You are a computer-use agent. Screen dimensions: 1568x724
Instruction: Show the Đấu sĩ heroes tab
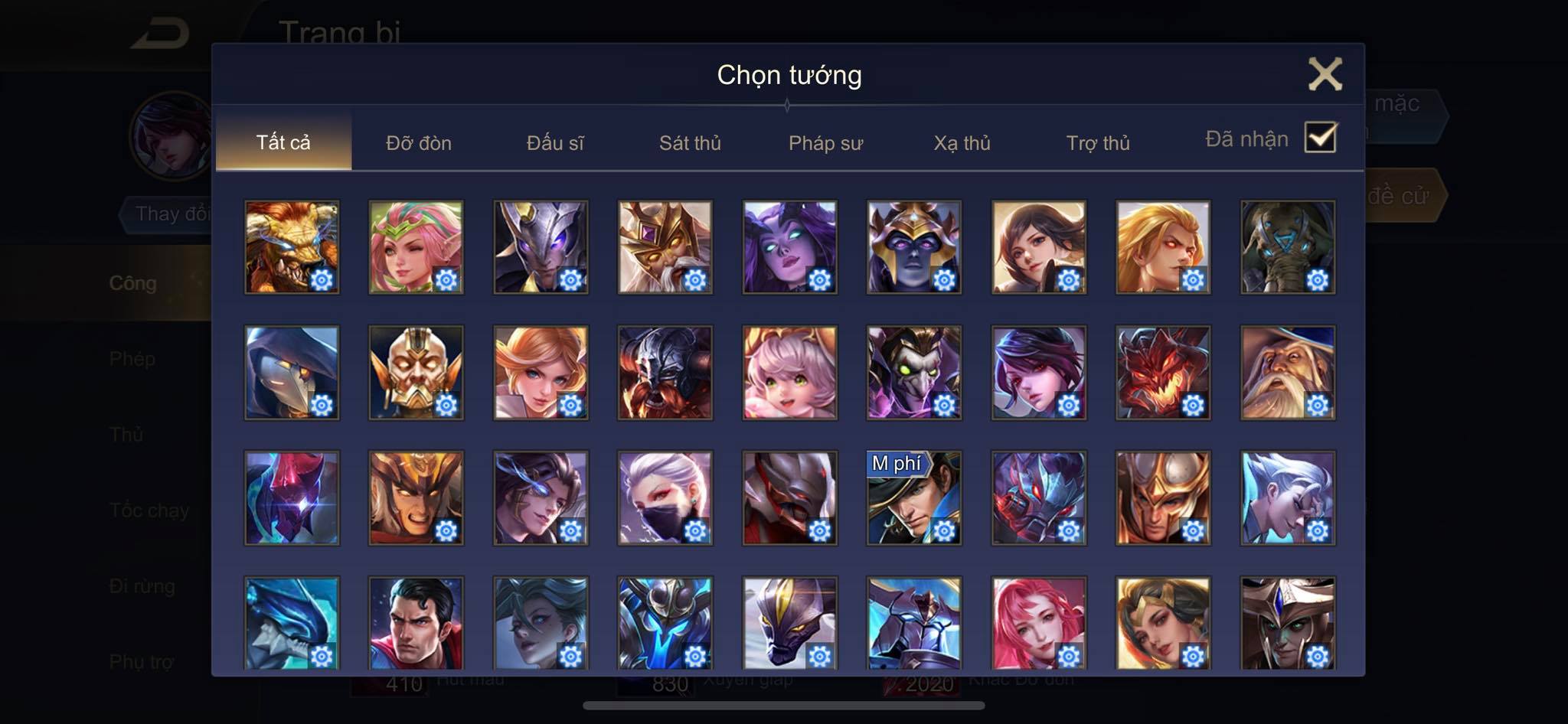(555, 143)
